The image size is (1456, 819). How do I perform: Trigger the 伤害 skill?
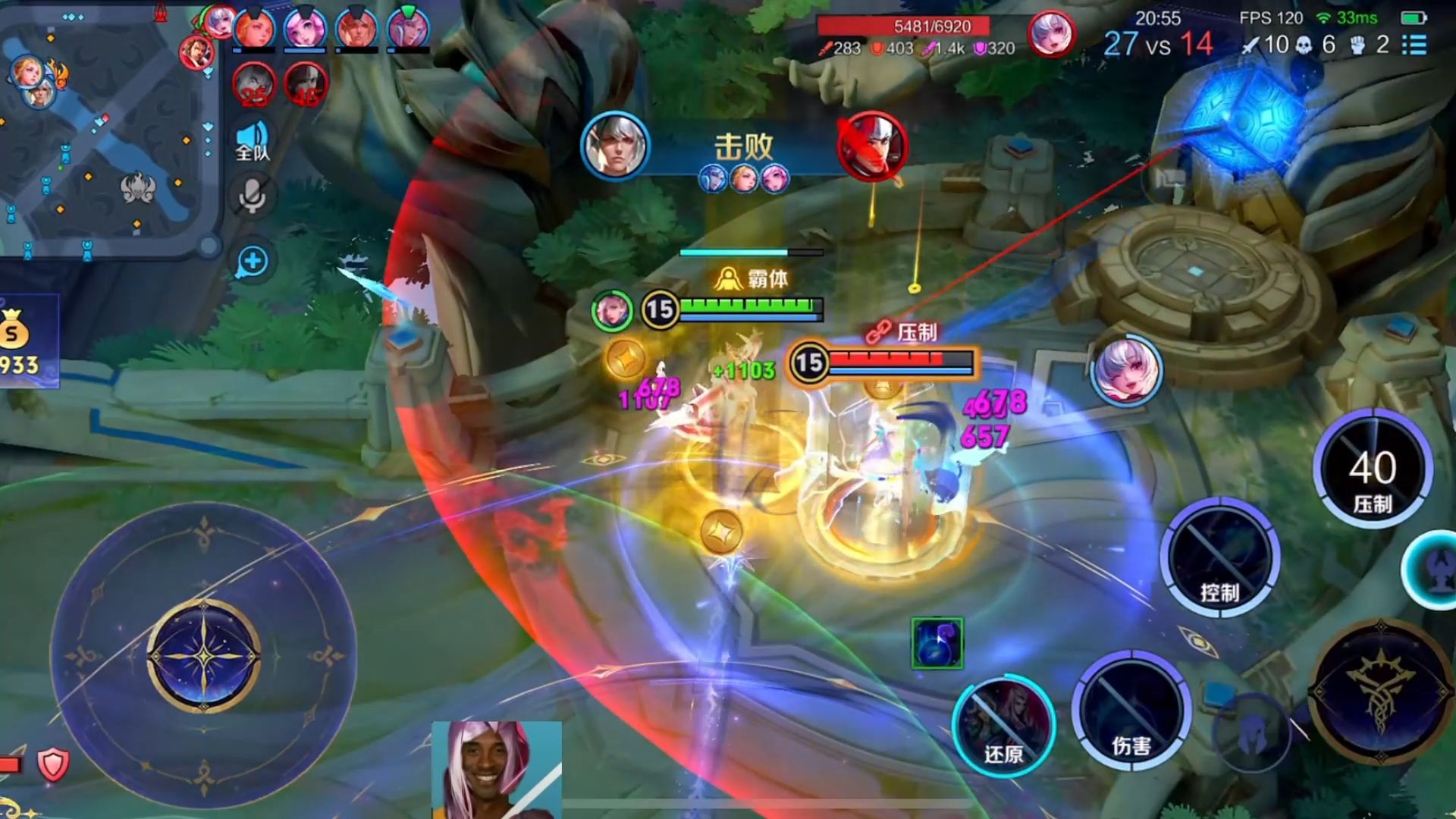pos(1130,711)
